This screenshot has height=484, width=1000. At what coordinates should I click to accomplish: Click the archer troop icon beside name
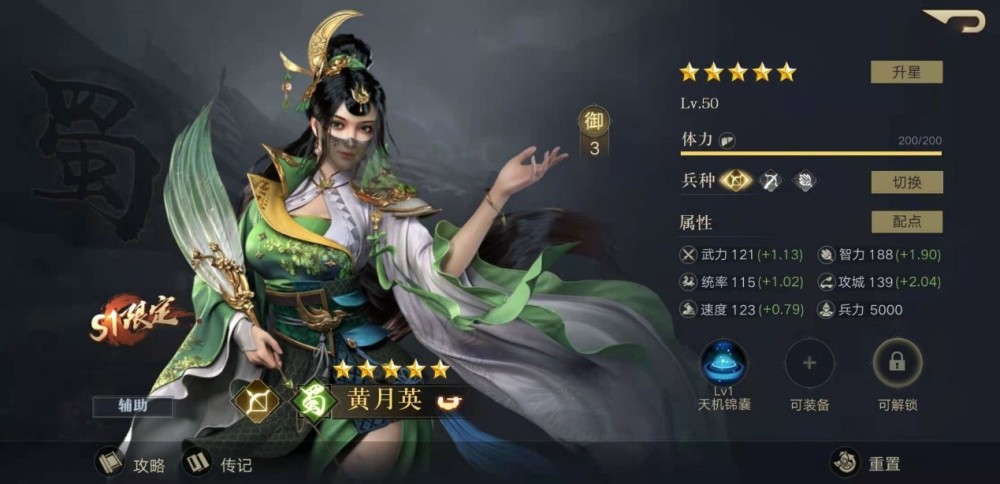[x=255, y=401]
